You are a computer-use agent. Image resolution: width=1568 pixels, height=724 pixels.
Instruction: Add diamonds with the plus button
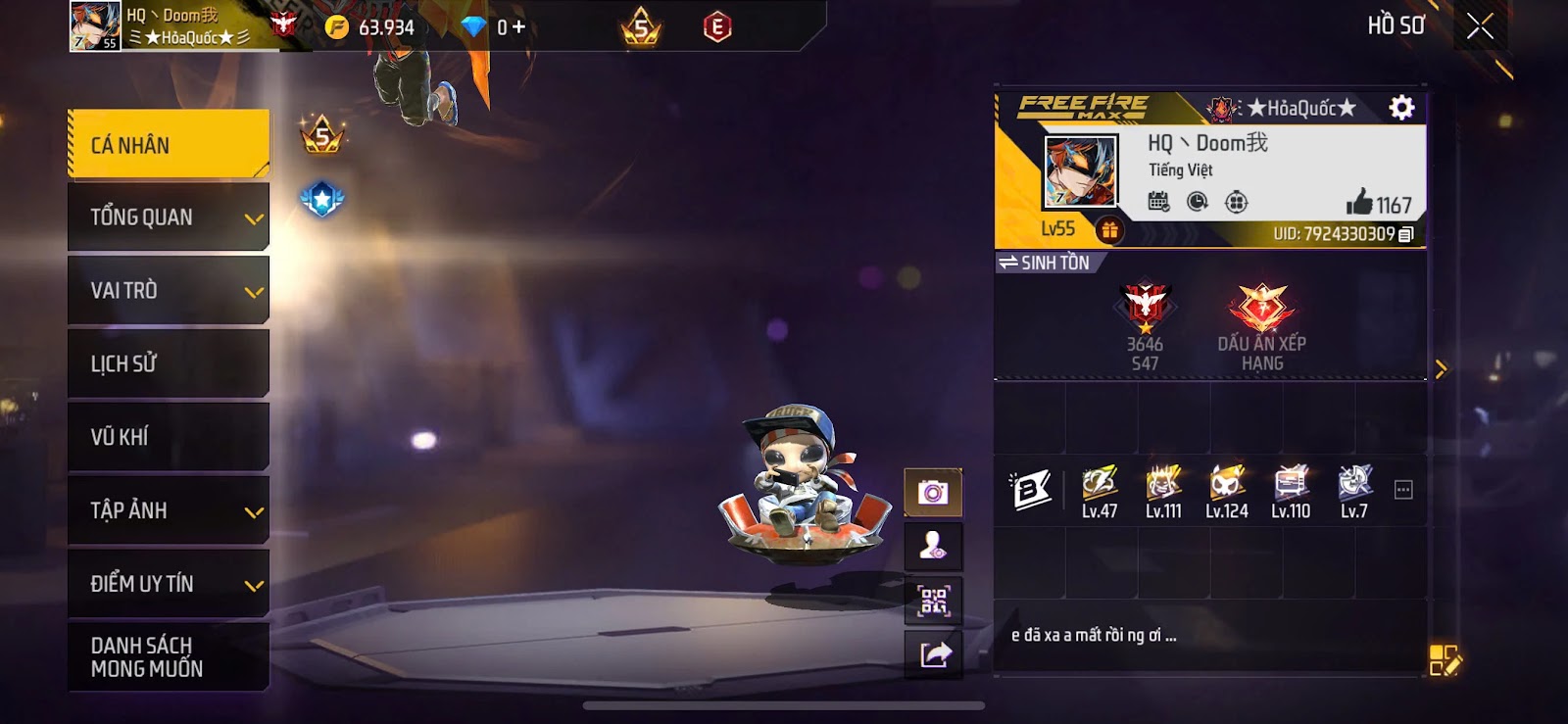[518, 27]
